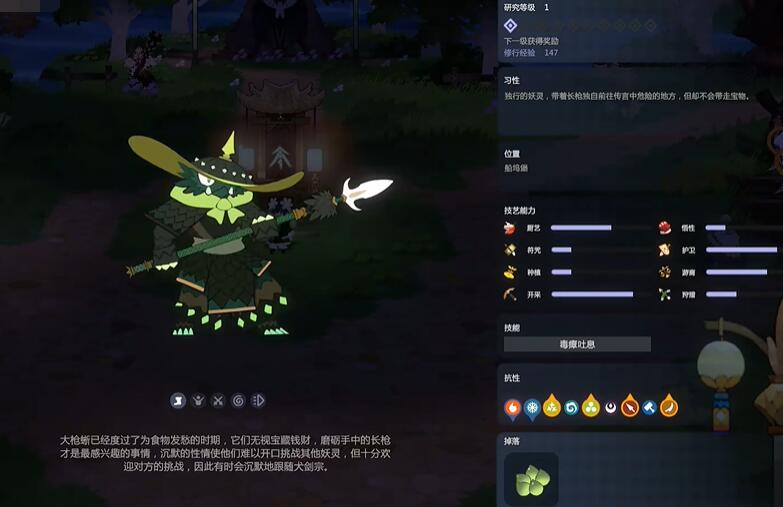
Task: Select the hammer blunt resistance icon
Action: coord(649,407)
